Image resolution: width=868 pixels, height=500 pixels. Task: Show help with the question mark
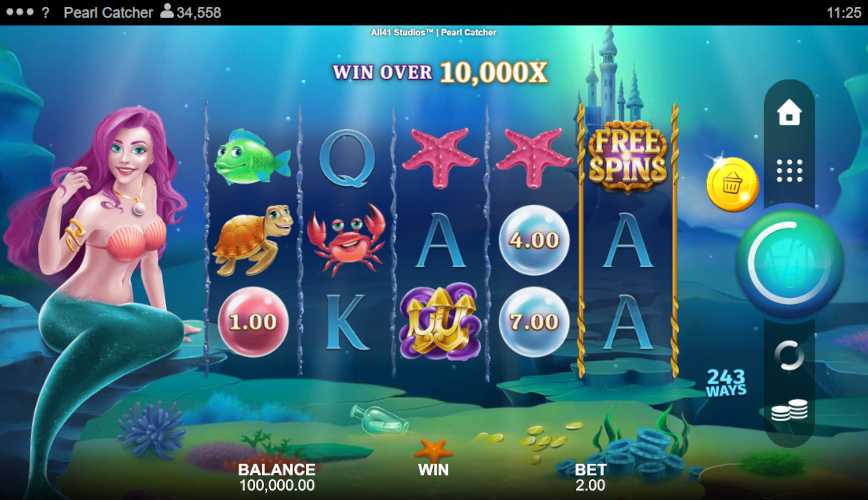pyautogui.click(x=45, y=13)
